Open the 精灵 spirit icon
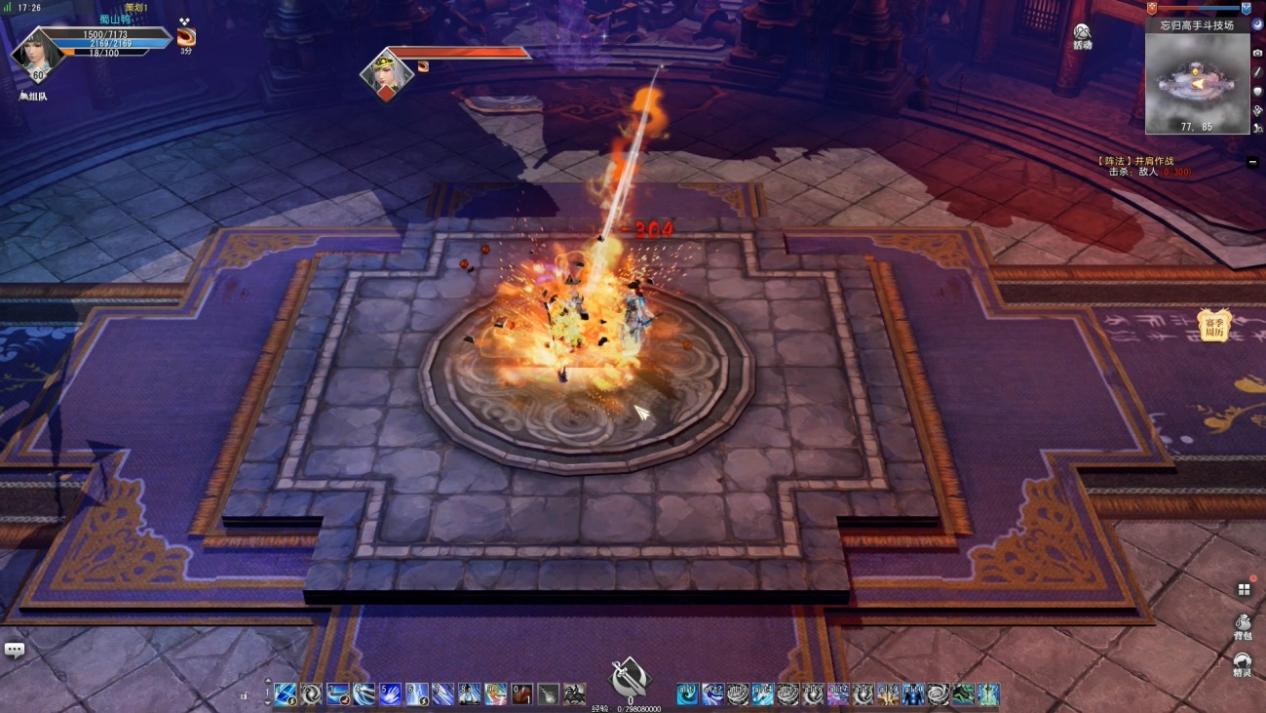The height and width of the screenshot is (713, 1266). (x=1243, y=663)
